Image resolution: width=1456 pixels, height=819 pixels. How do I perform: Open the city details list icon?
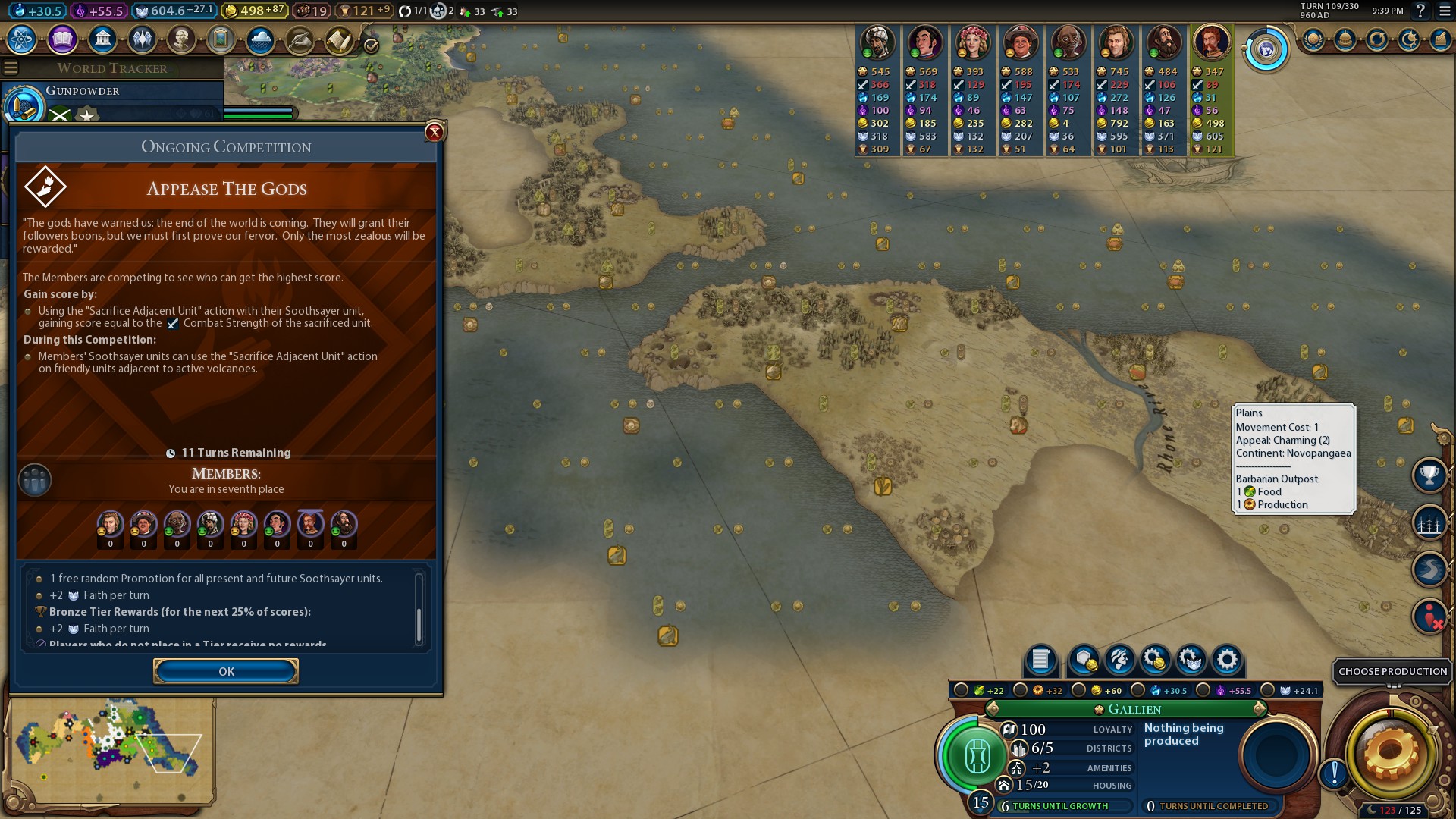[x=1040, y=660]
